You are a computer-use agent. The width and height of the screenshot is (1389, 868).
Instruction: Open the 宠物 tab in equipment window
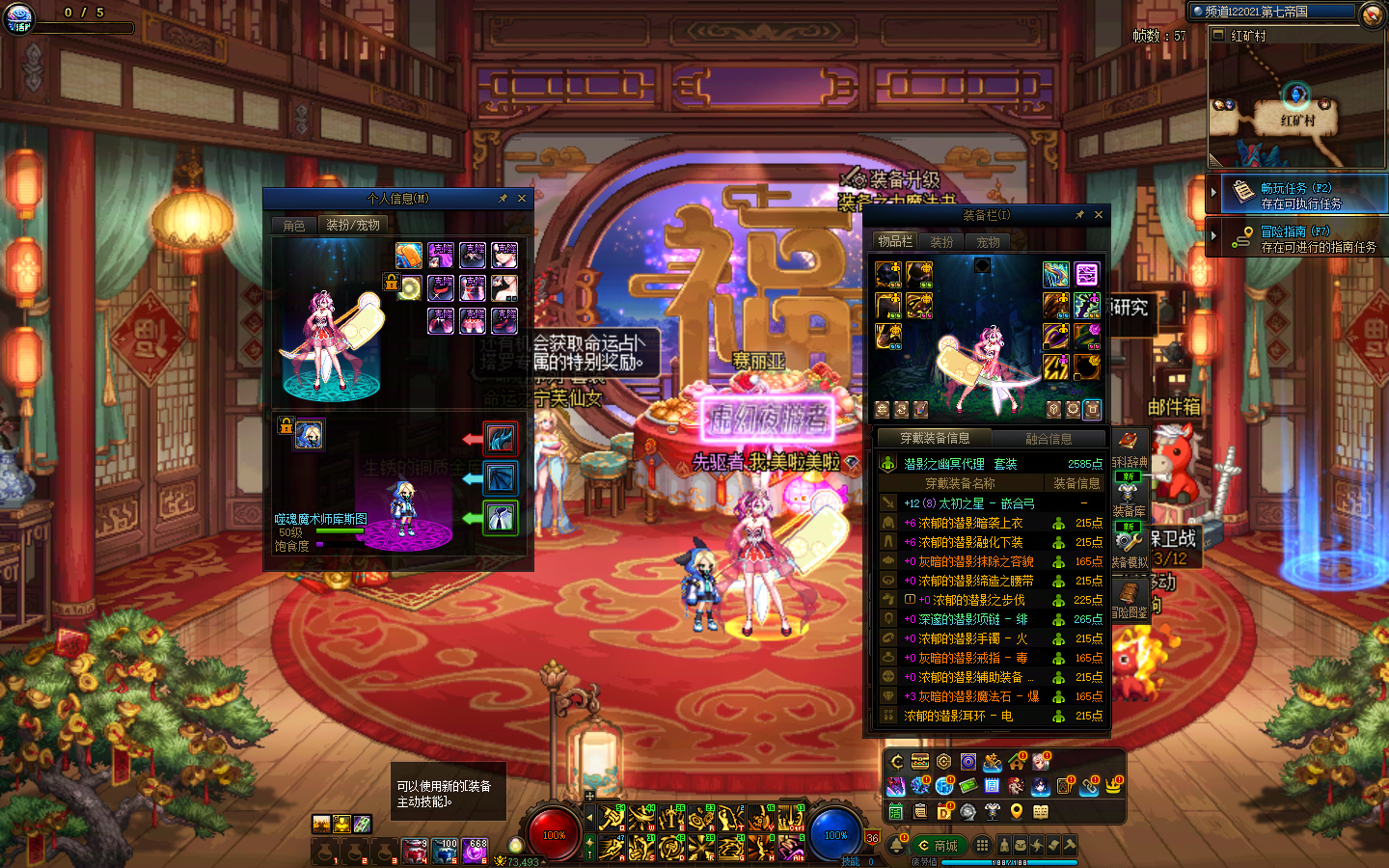pyautogui.click(x=989, y=242)
